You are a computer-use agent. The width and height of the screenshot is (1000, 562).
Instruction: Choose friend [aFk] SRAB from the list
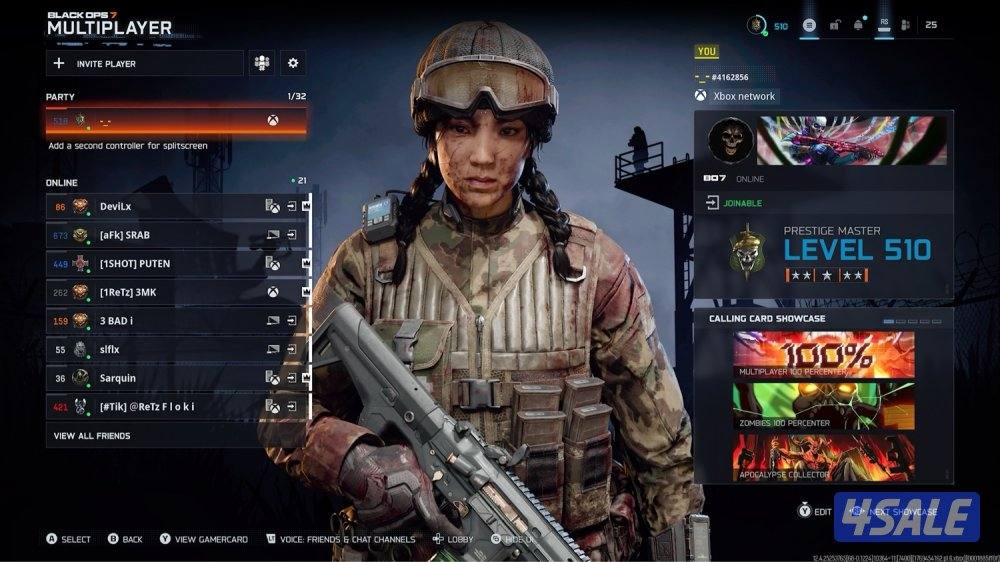[160, 235]
